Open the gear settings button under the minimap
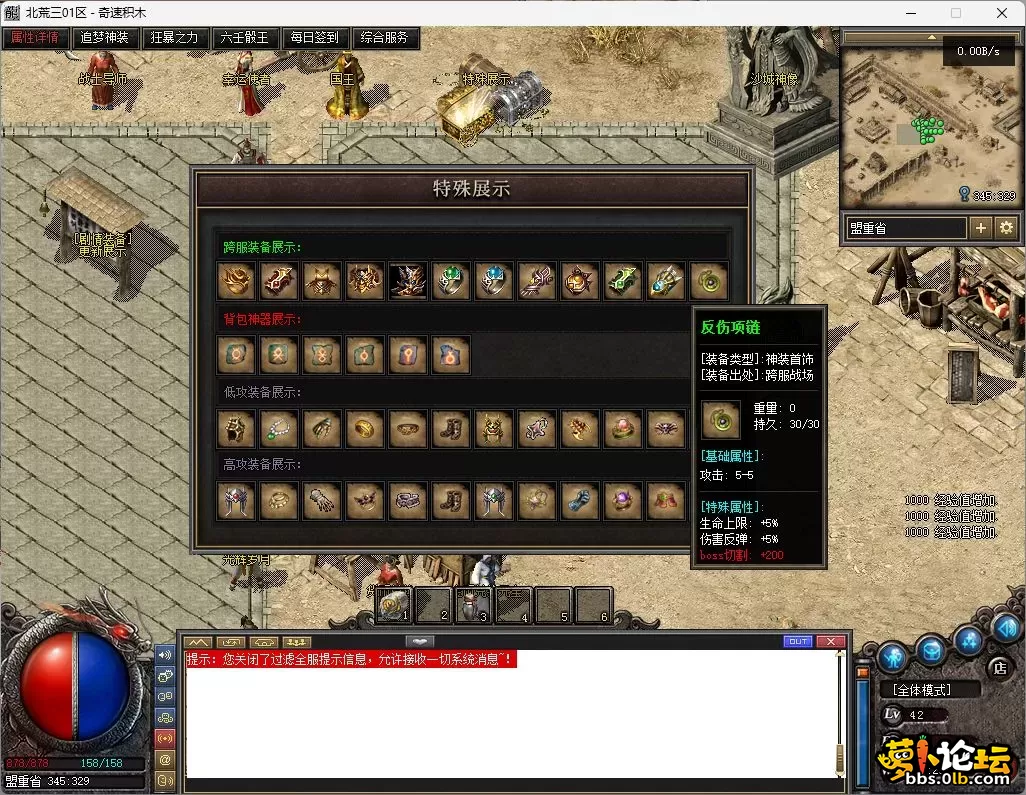 1005,228
